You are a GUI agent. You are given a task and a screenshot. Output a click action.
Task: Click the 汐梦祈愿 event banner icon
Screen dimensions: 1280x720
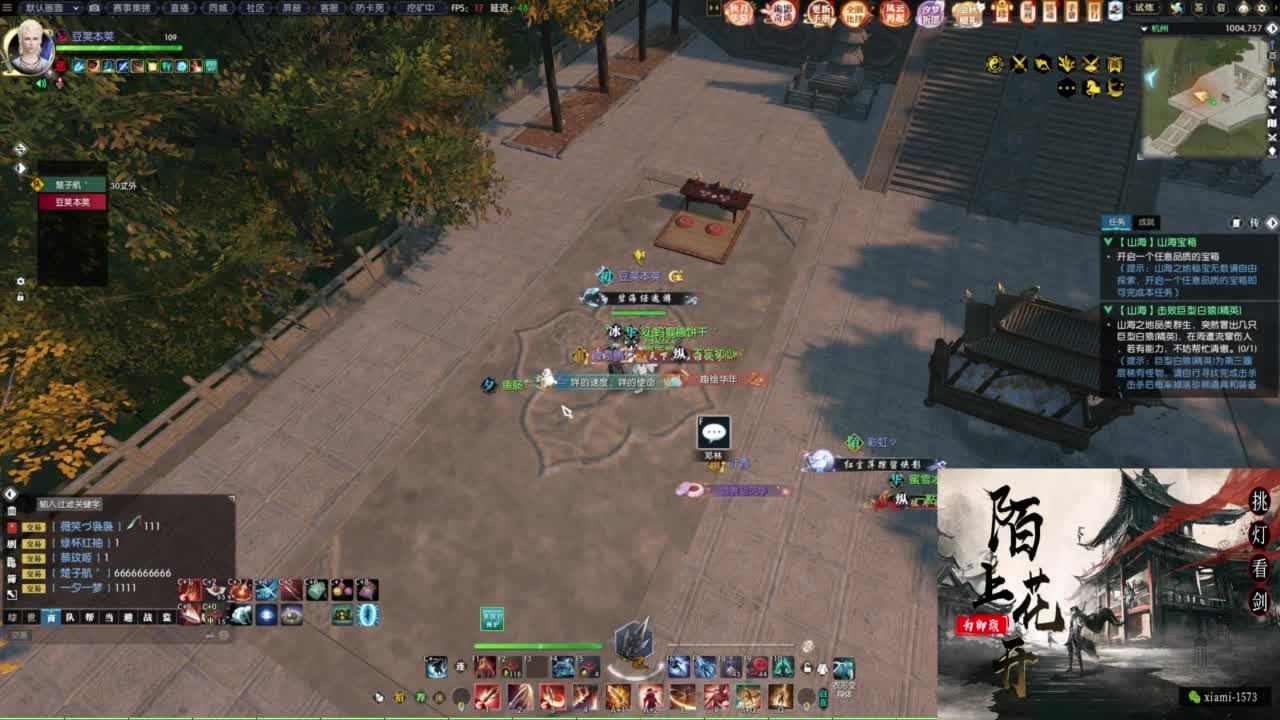(x=930, y=14)
